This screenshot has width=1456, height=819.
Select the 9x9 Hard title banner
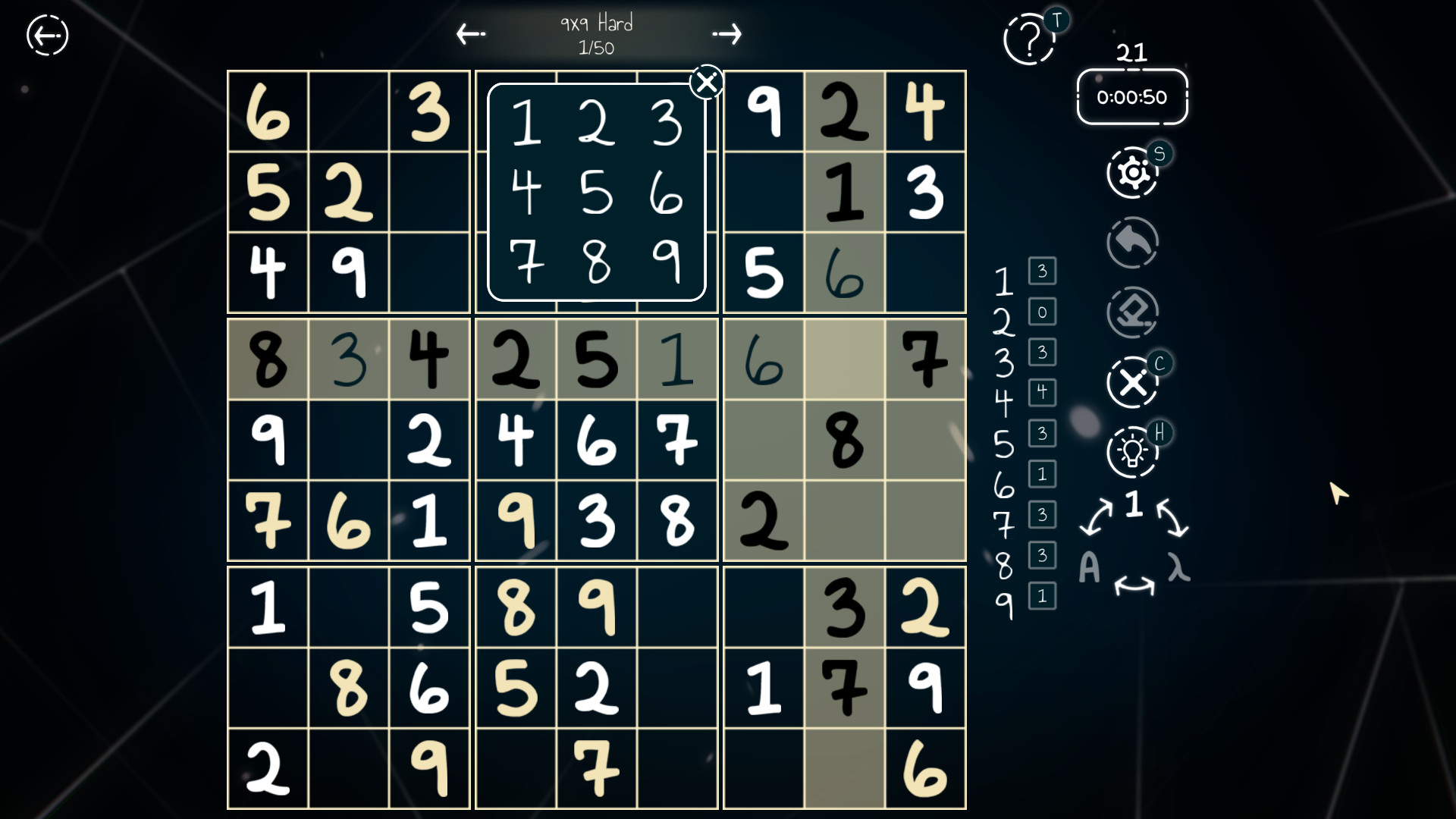pos(597,23)
